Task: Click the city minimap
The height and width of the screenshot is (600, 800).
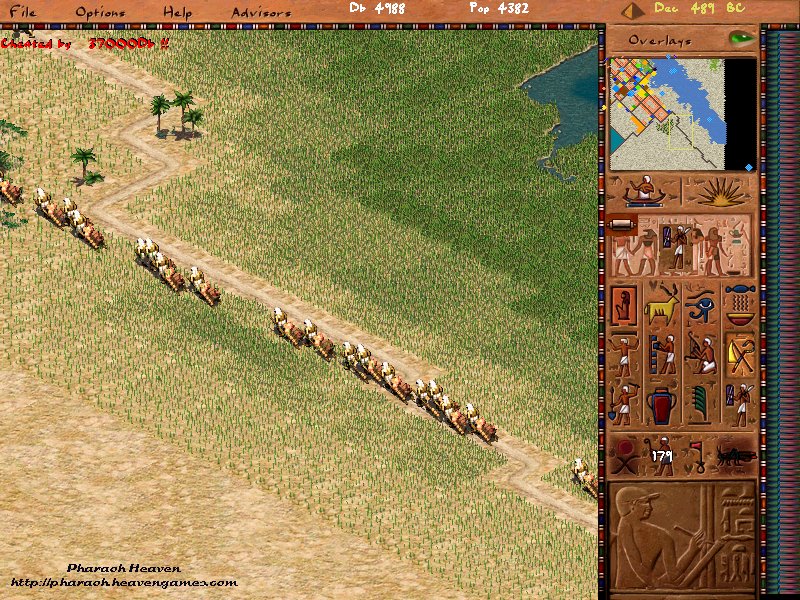Action: (x=667, y=113)
